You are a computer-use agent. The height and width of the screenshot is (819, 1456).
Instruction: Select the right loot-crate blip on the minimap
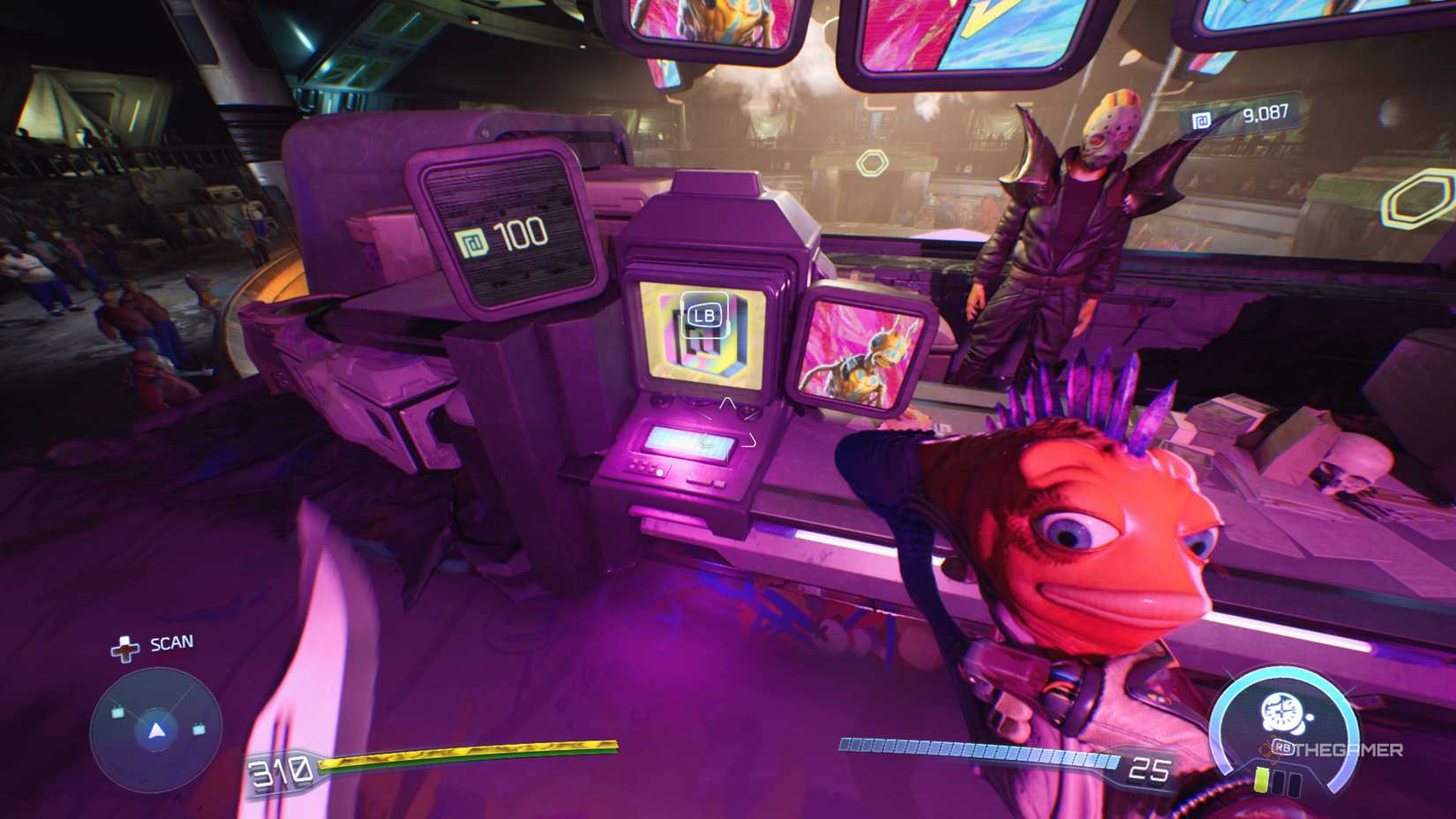199,730
